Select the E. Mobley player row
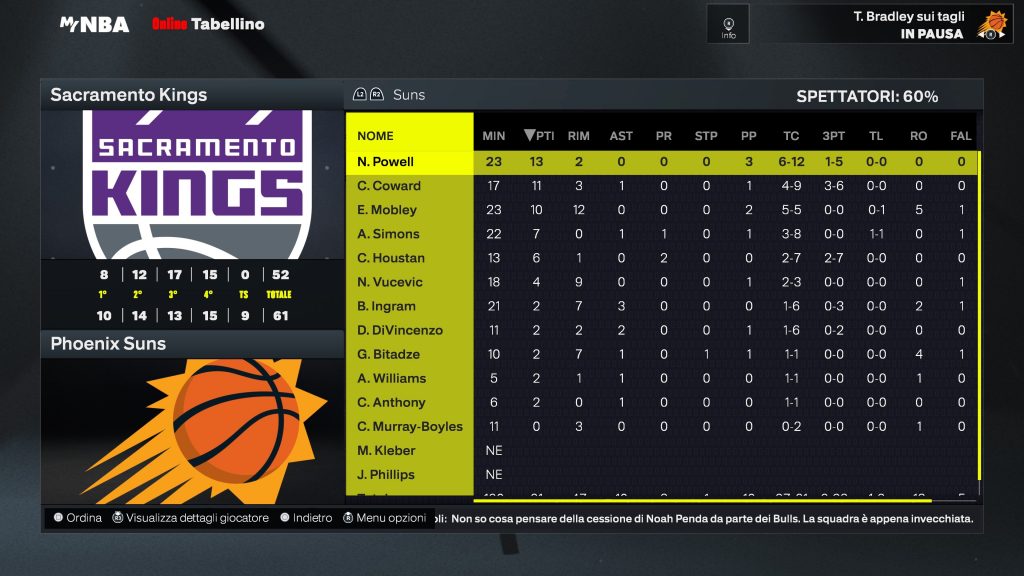The height and width of the screenshot is (576, 1024). point(387,210)
